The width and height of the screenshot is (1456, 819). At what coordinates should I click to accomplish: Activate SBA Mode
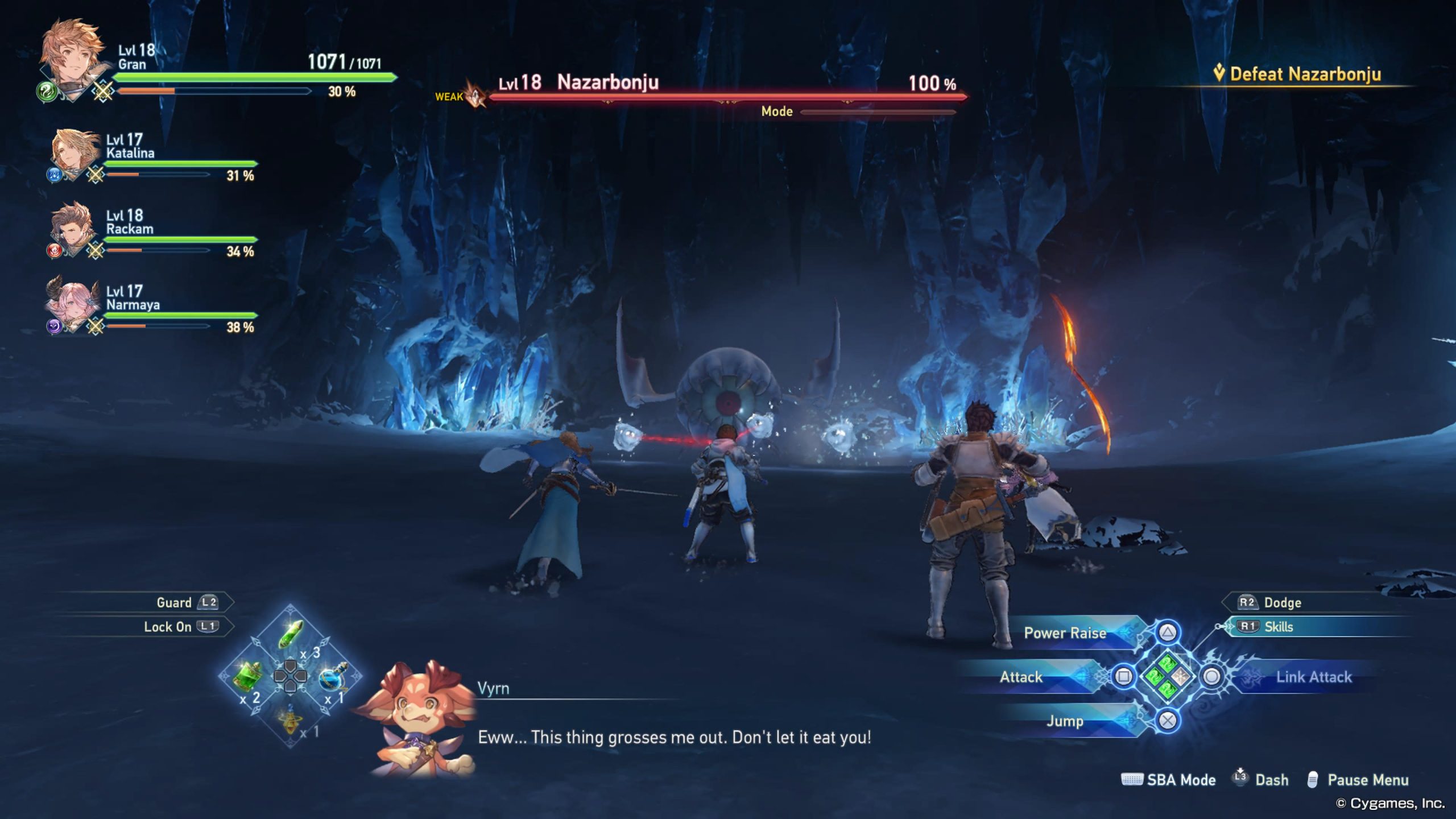click(x=1181, y=780)
